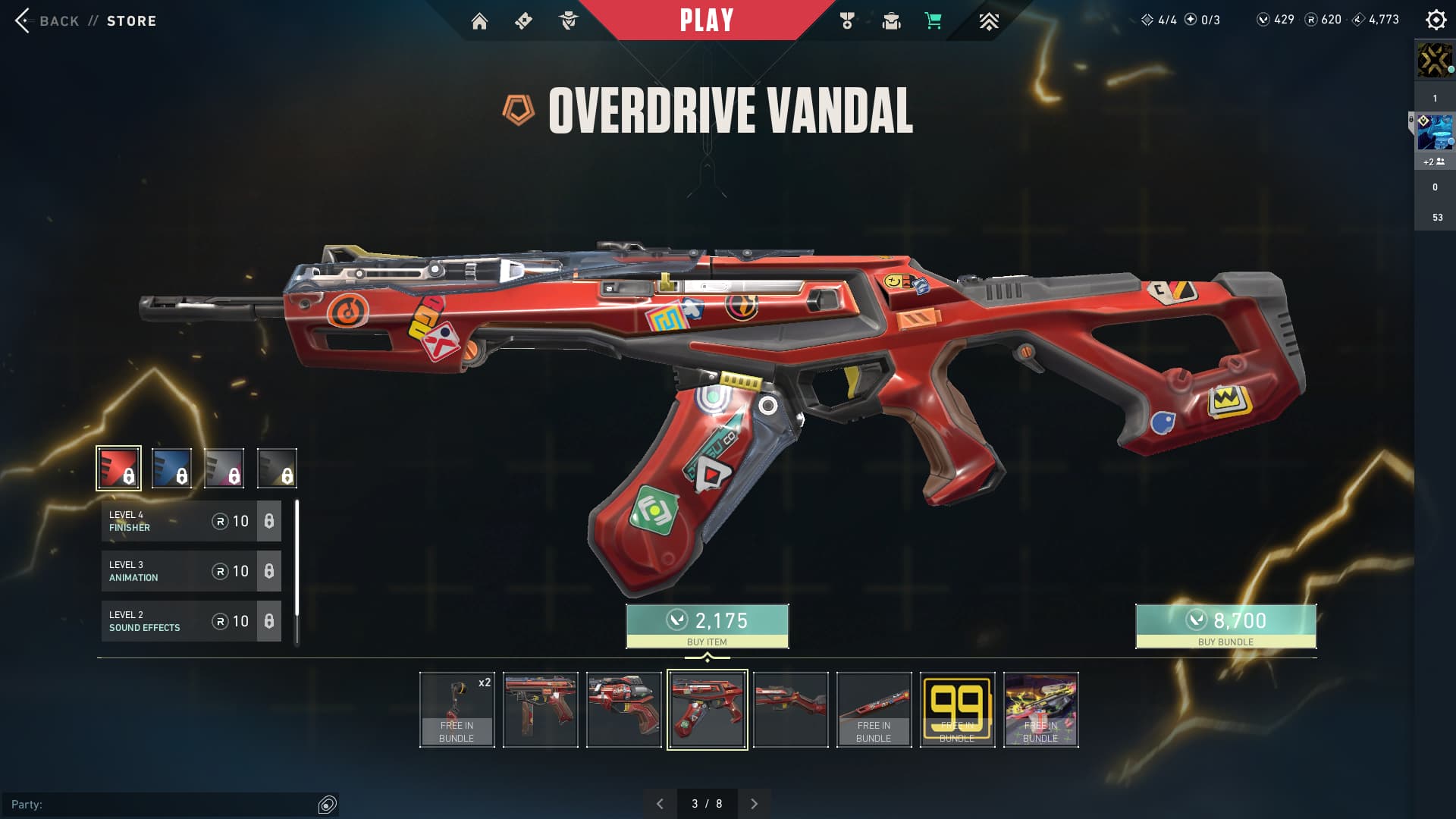The width and height of the screenshot is (1456, 819).
Task: Show the previous bundle item
Action: click(660, 804)
